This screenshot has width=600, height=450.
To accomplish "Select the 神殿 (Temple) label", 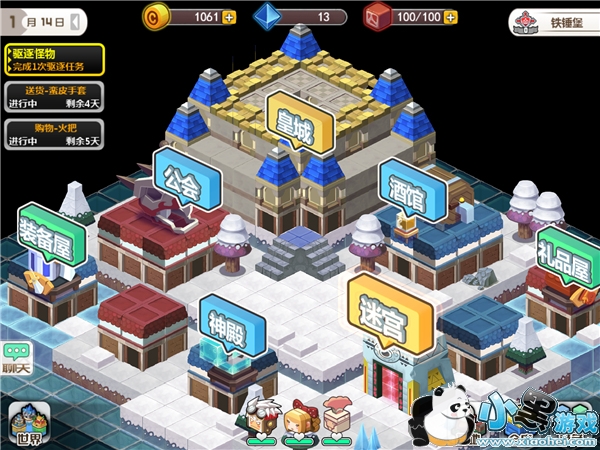I will (232, 324).
